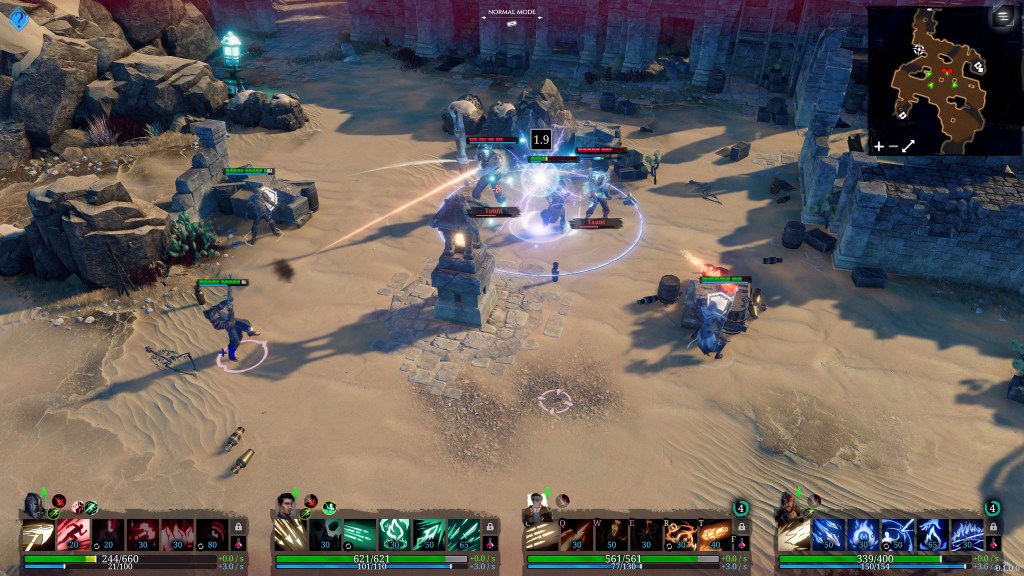Viewport: 1024px width, 576px height.
Task: Use the first hero's white axe attack
Action: (x=39, y=534)
